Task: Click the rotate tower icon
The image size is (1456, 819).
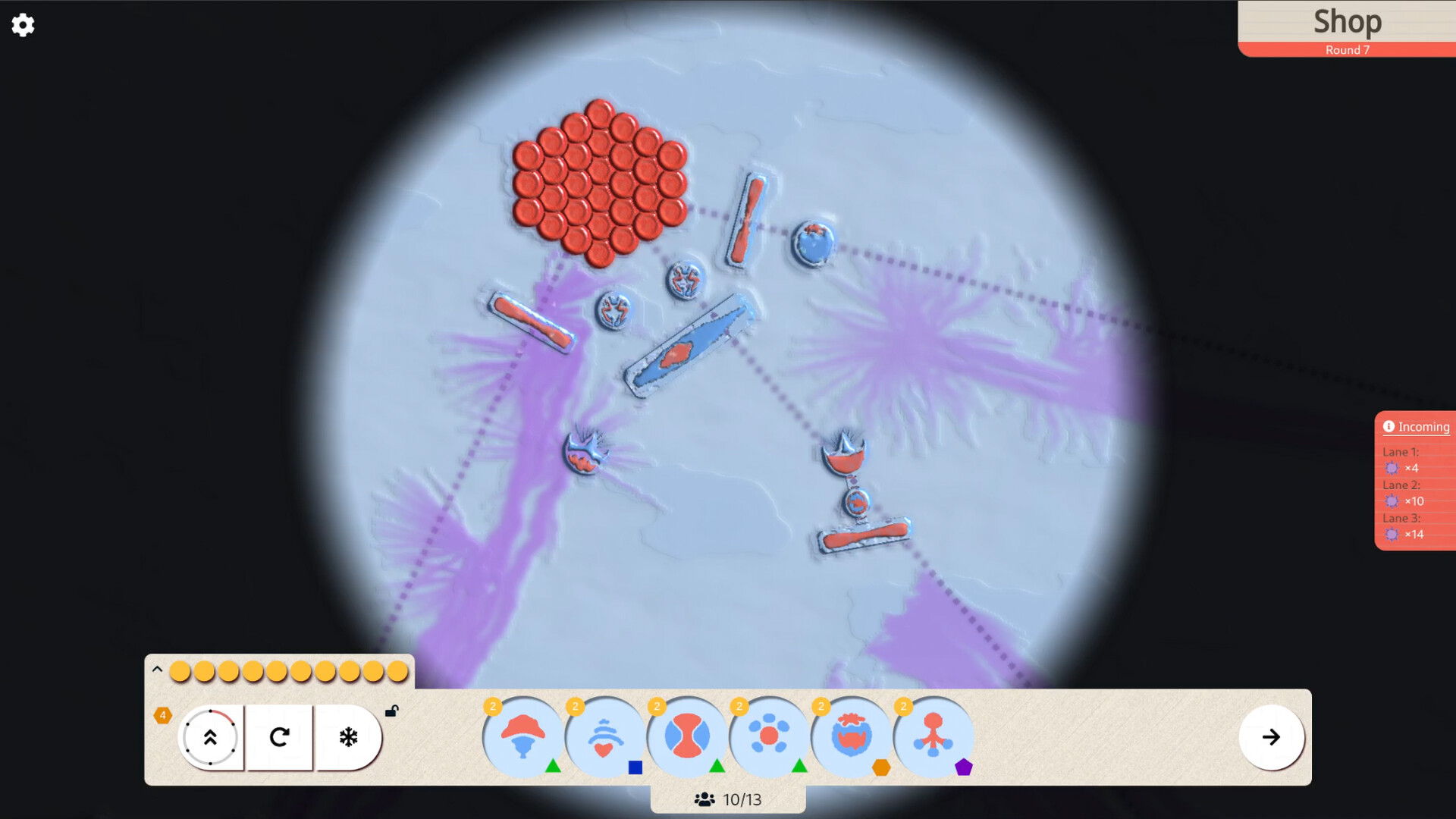Action: click(x=279, y=737)
